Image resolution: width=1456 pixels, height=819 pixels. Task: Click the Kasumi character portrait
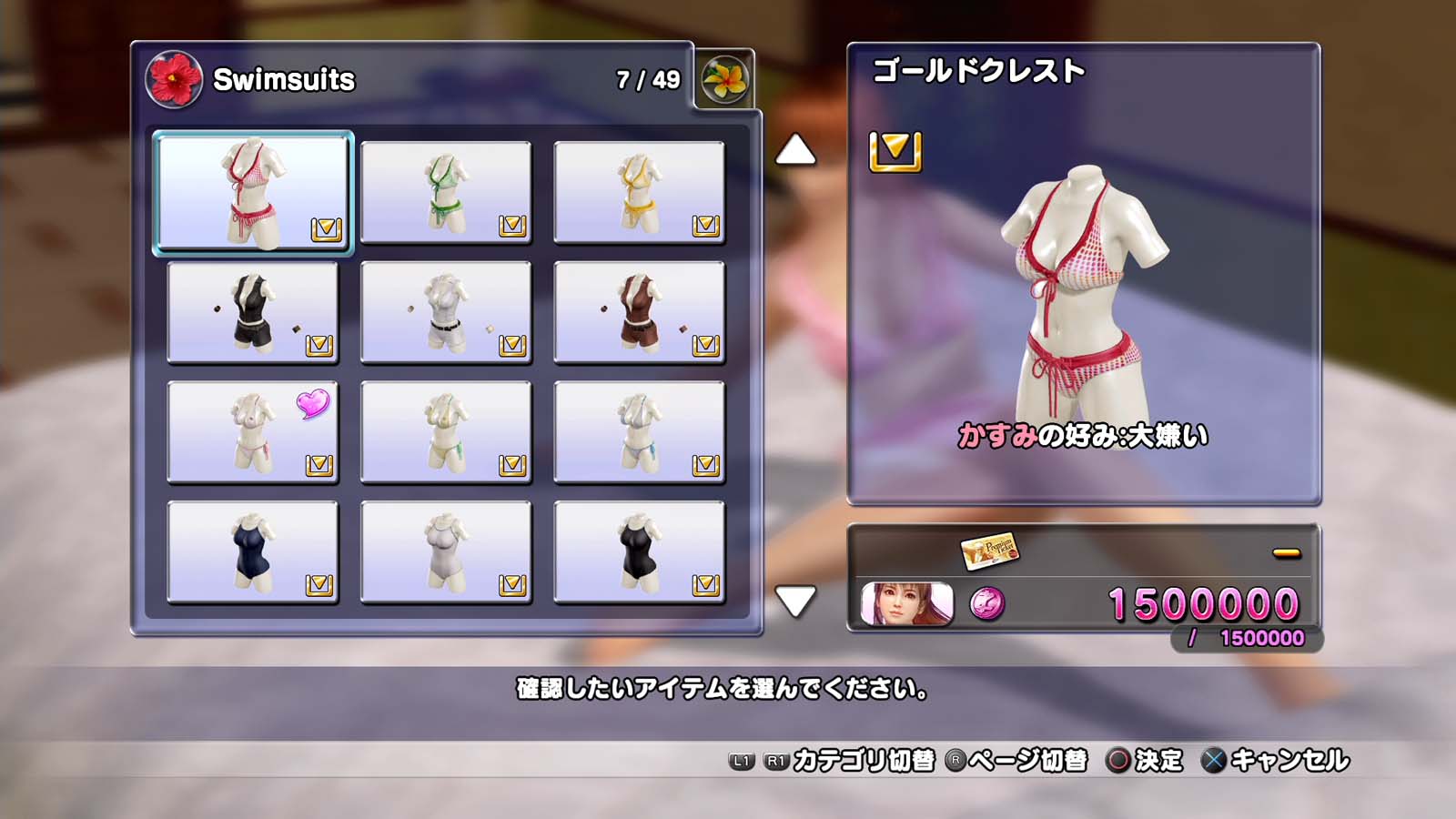click(x=906, y=604)
